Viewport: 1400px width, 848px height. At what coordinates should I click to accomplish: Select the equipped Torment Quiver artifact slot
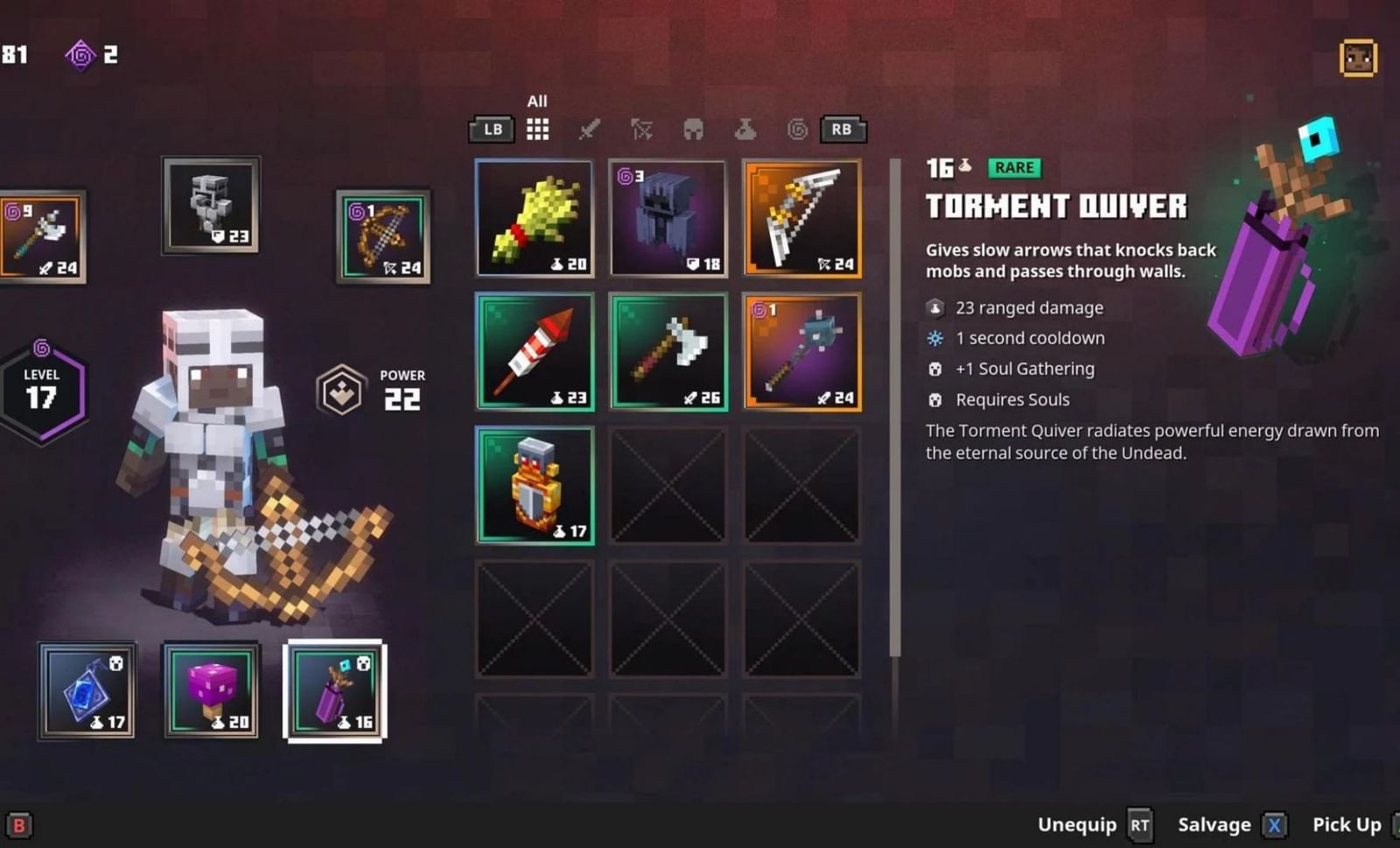[335, 690]
